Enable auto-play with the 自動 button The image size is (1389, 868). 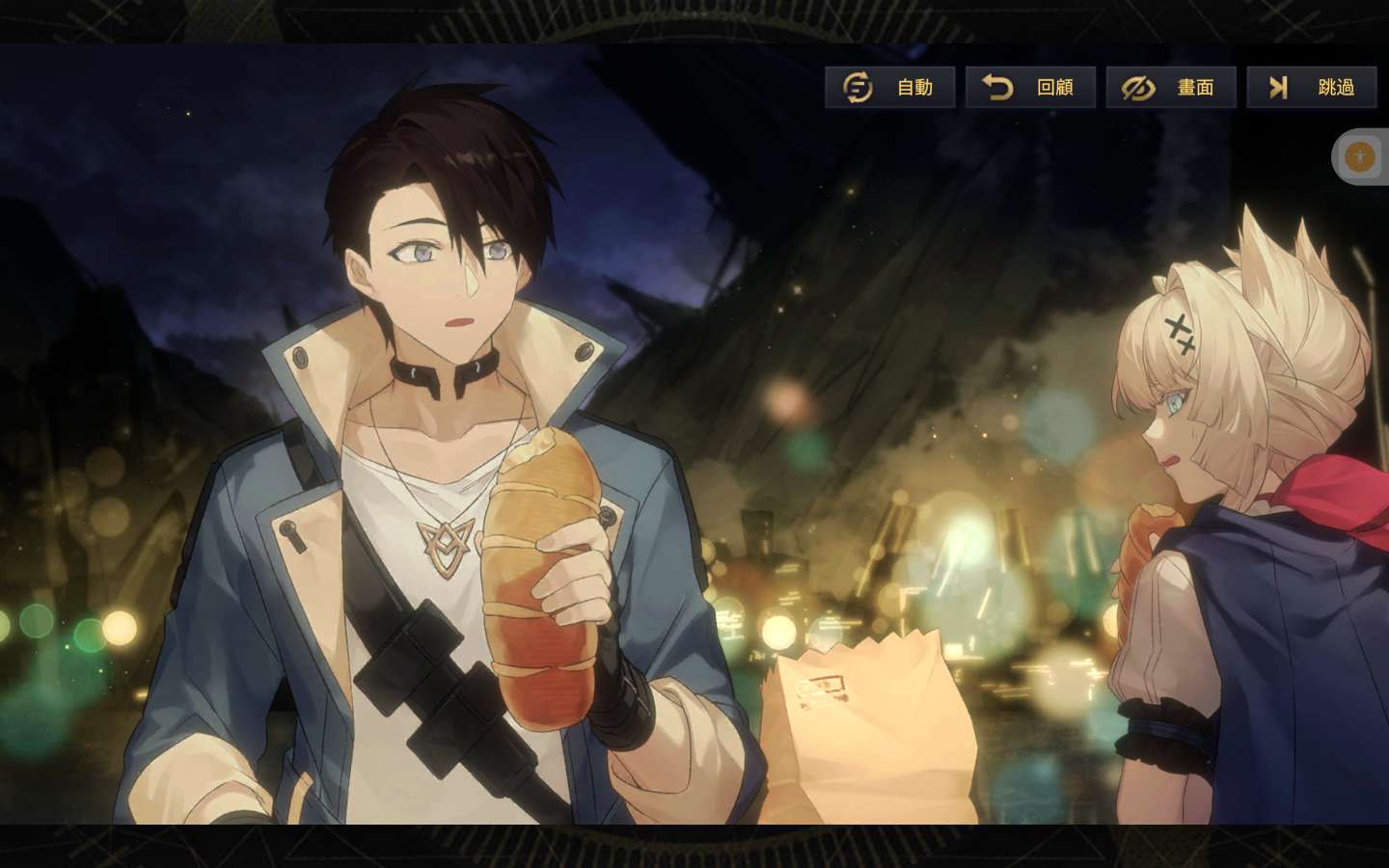889,88
